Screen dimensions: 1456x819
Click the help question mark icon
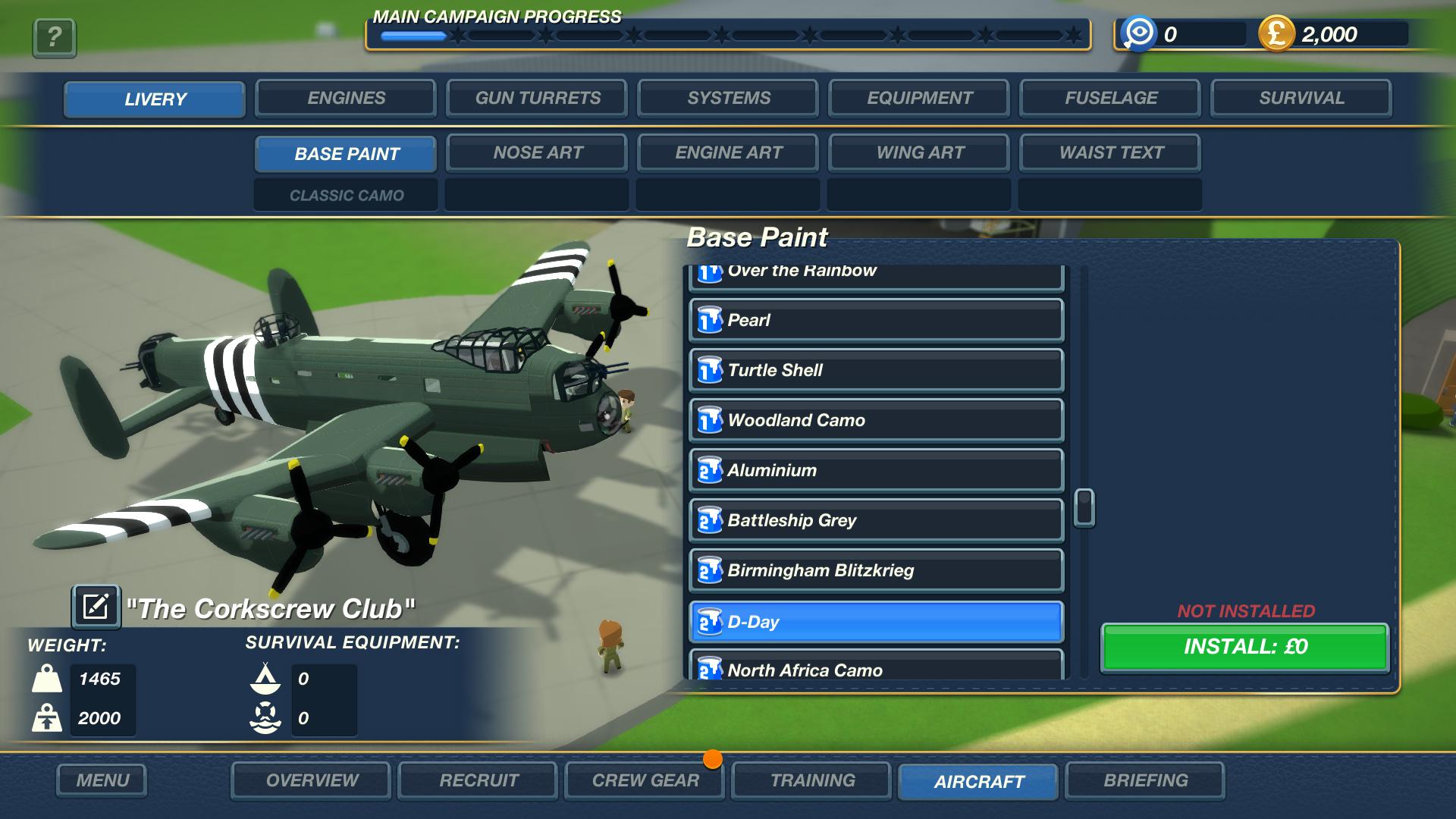coord(53,38)
